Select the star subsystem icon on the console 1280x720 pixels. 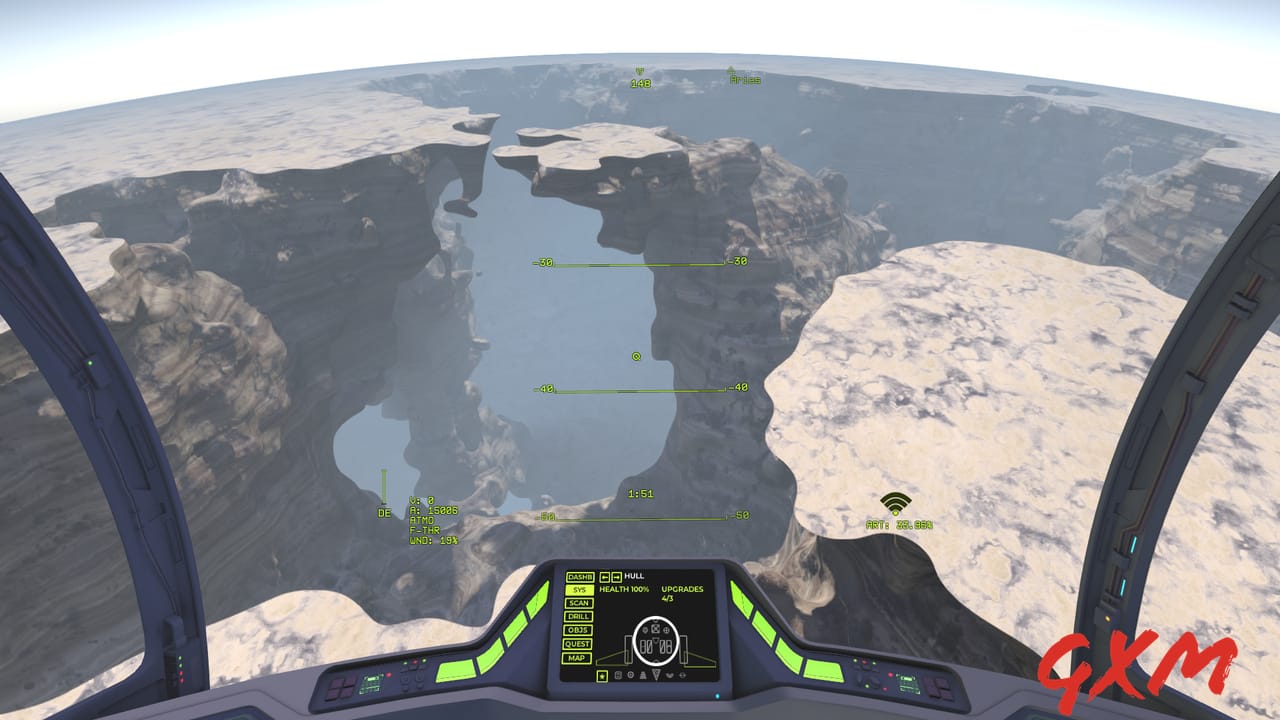603,675
